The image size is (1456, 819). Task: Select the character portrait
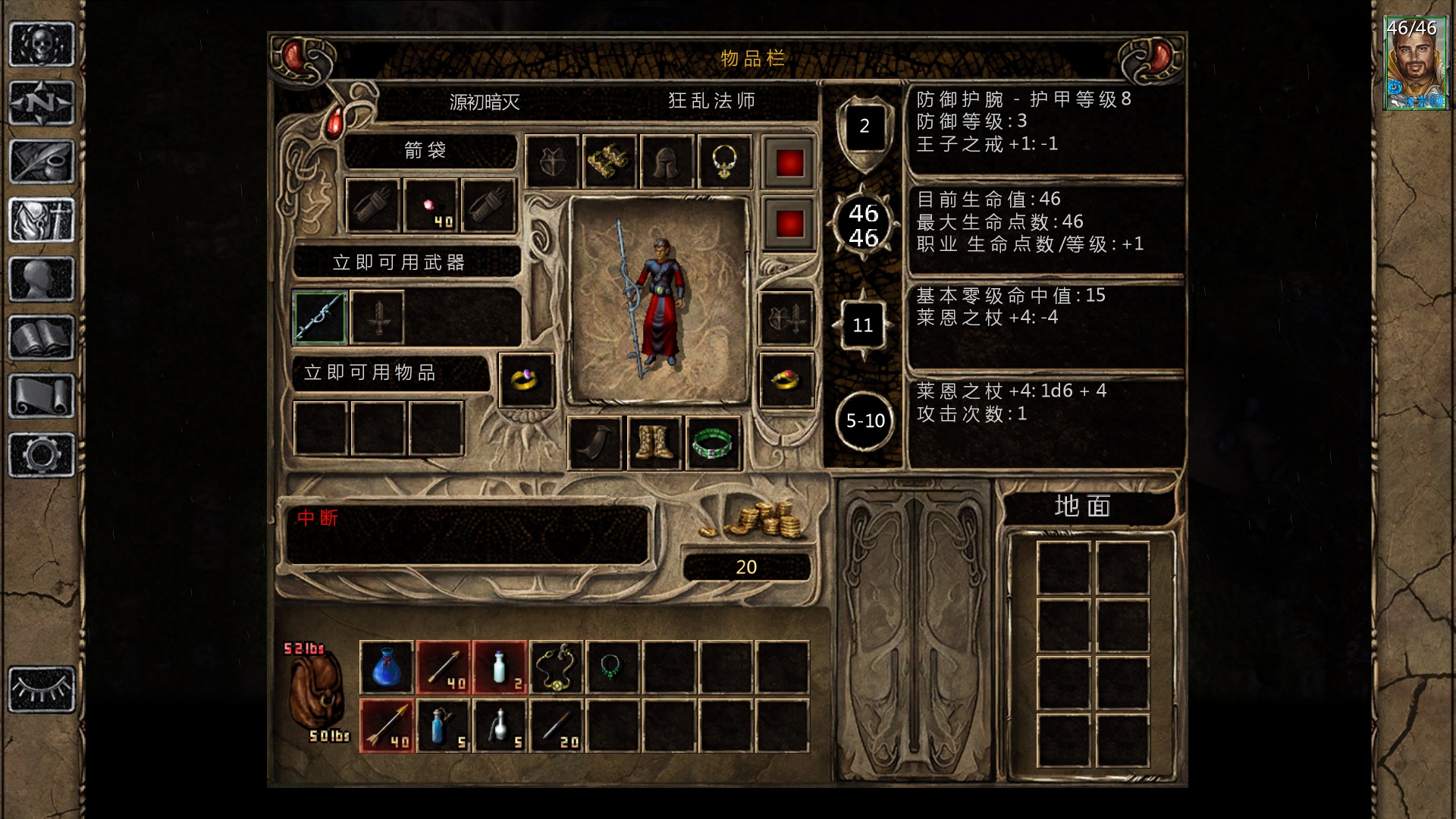coord(1411,64)
